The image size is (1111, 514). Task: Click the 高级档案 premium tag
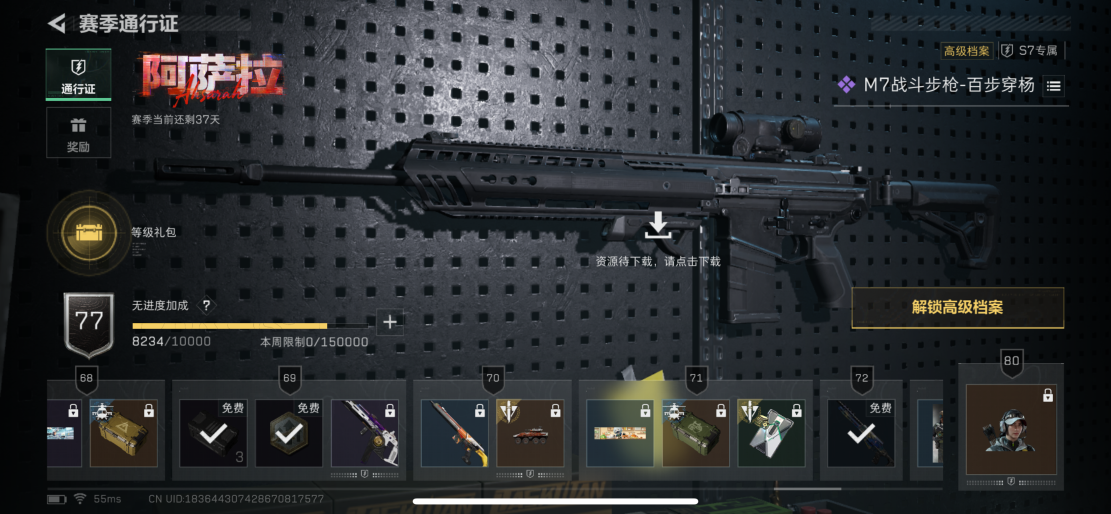(966, 50)
